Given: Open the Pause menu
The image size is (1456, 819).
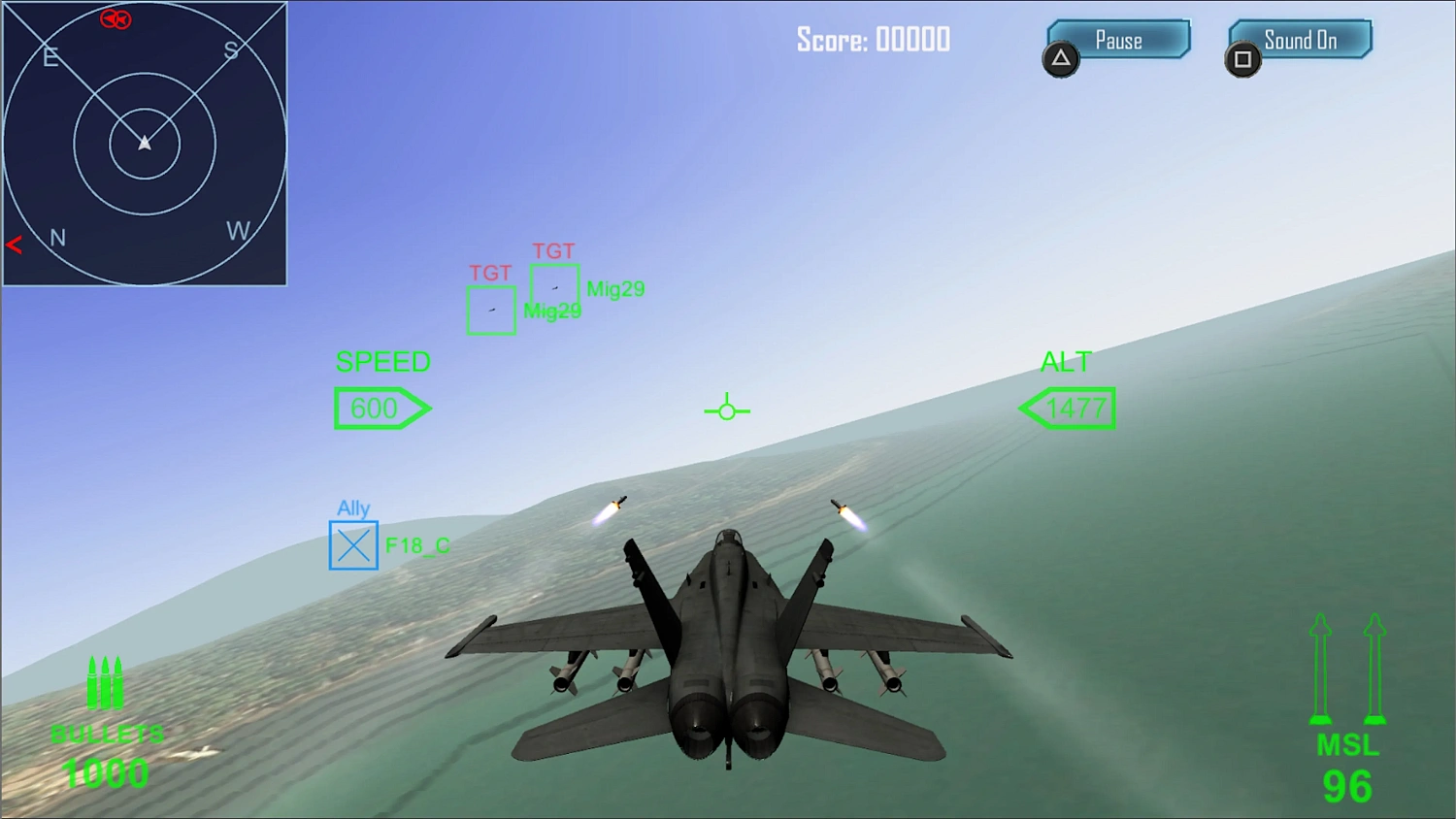Looking at the screenshot, I should [x=1118, y=40].
